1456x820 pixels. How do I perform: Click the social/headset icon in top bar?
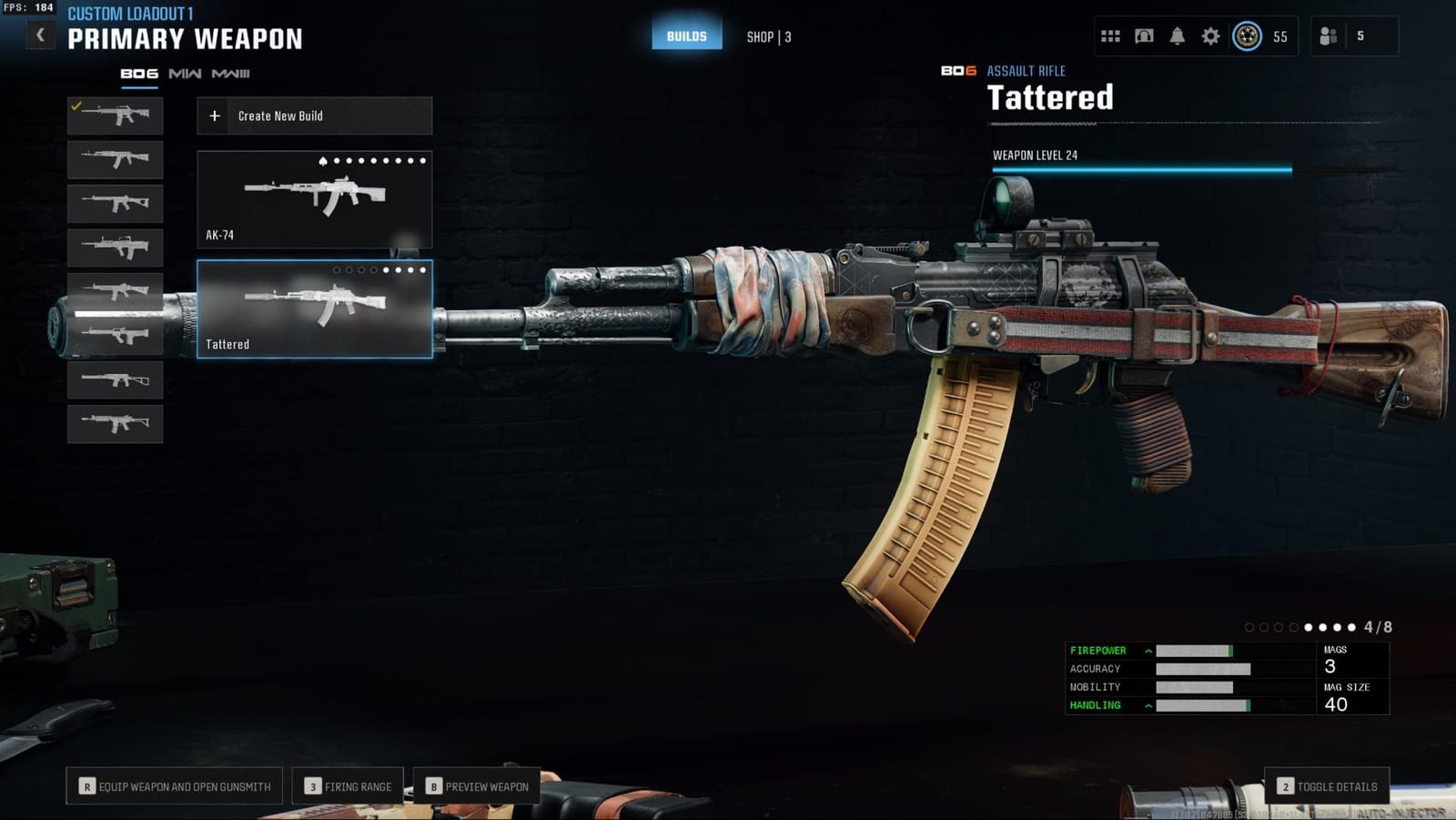[1145, 36]
